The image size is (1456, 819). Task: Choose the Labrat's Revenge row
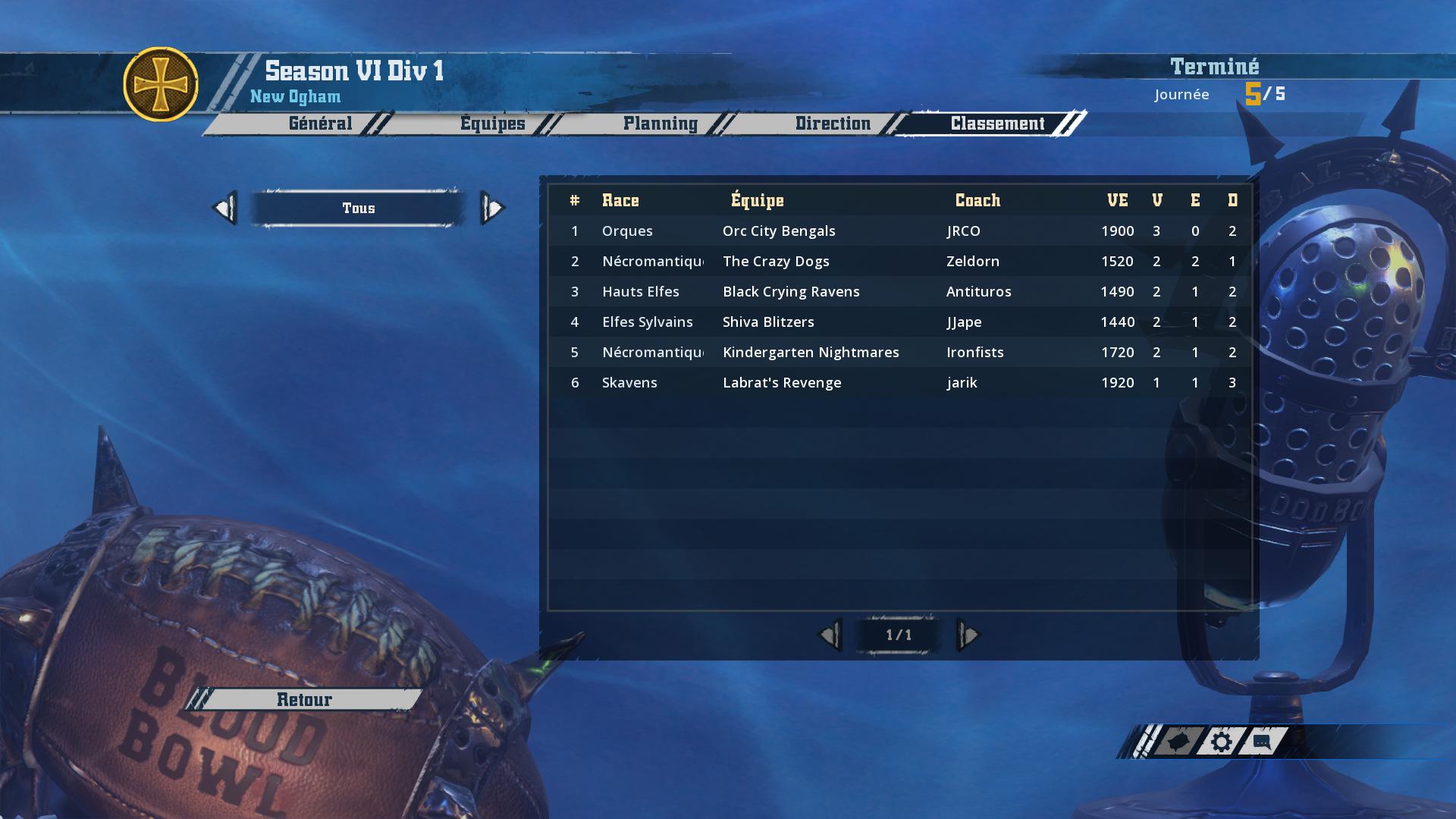coord(782,382)
